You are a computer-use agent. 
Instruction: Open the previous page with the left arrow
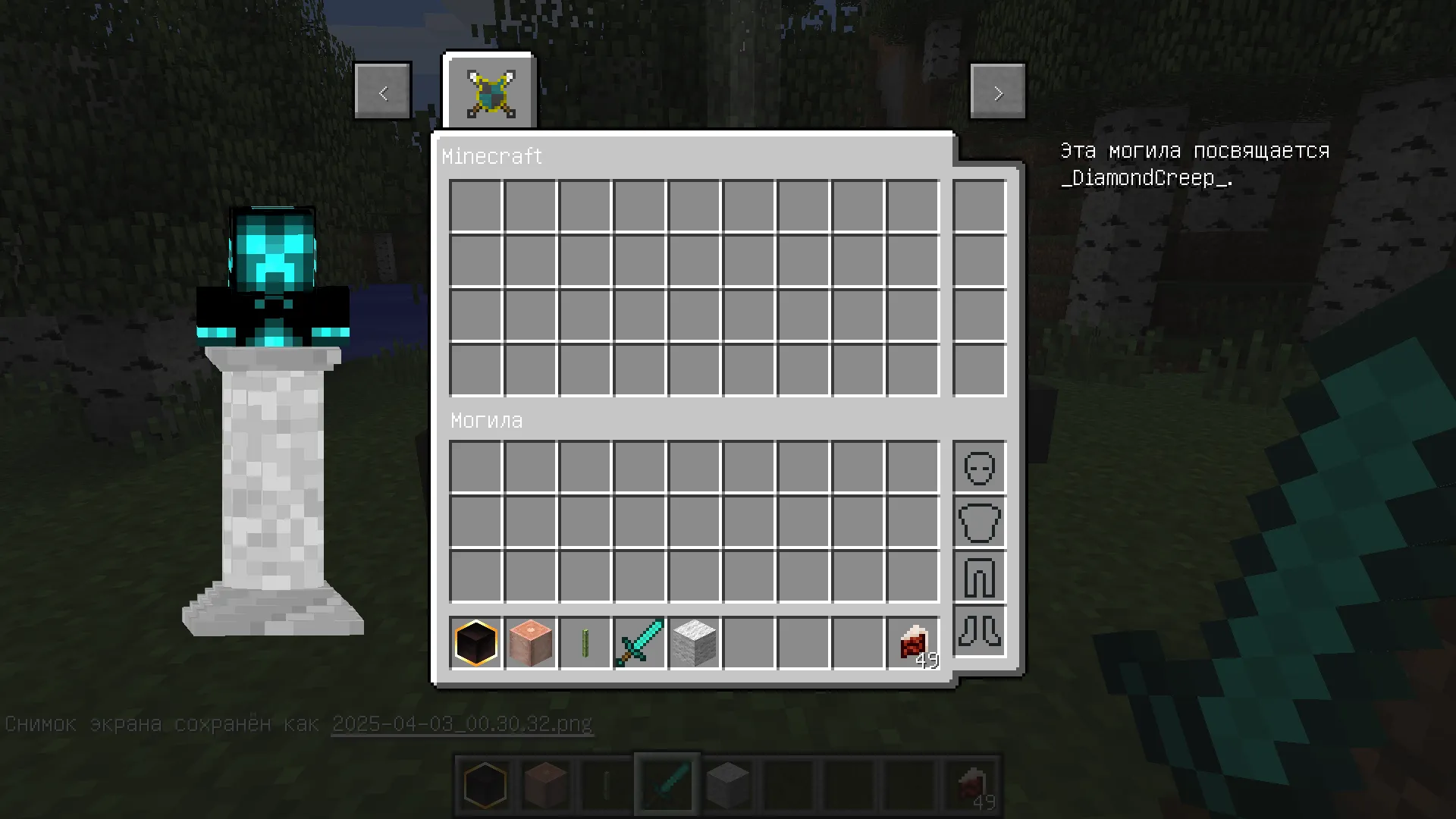pos(383,91)
